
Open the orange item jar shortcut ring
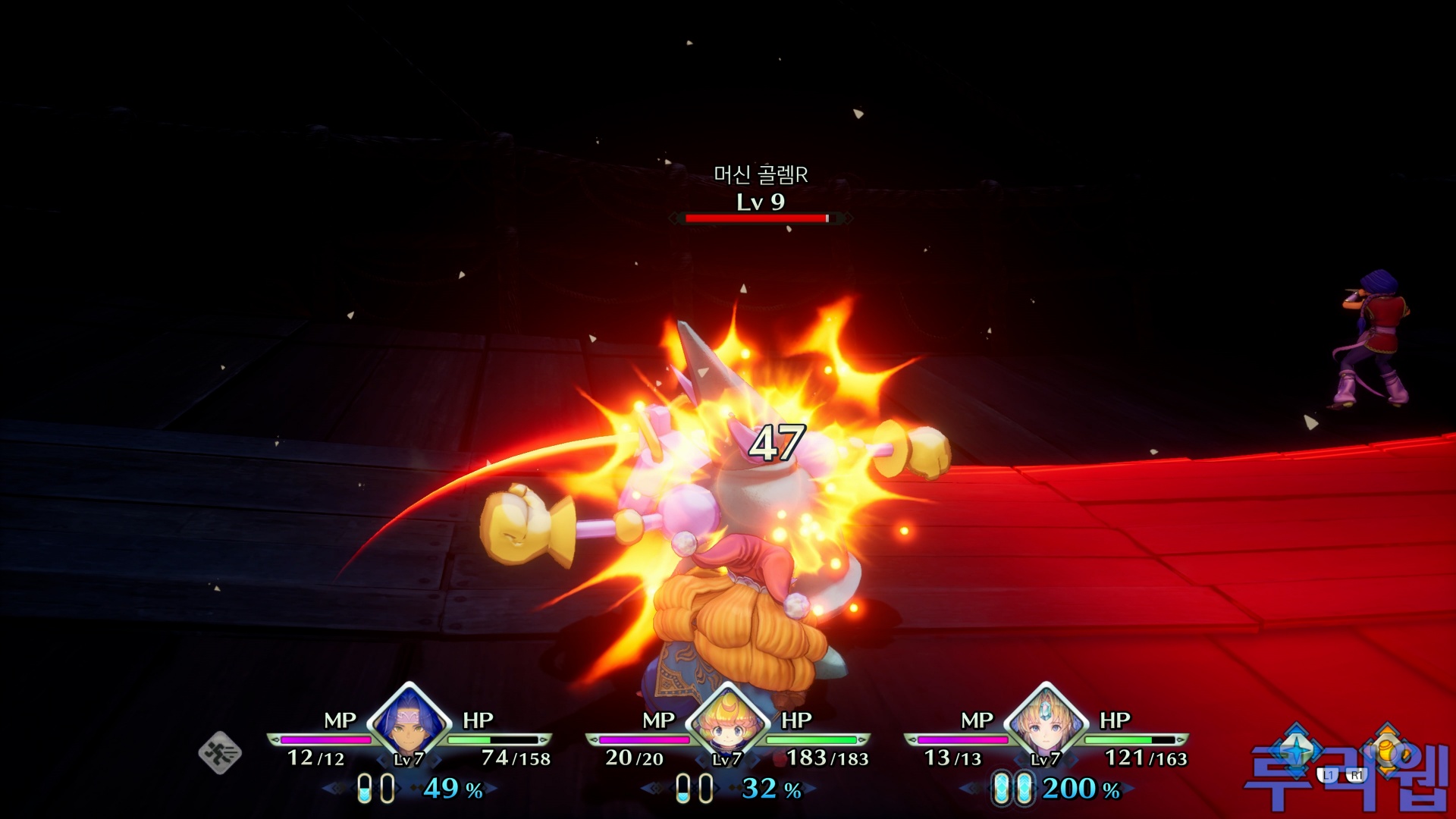pyautogui.click(x=1388, y=749)
